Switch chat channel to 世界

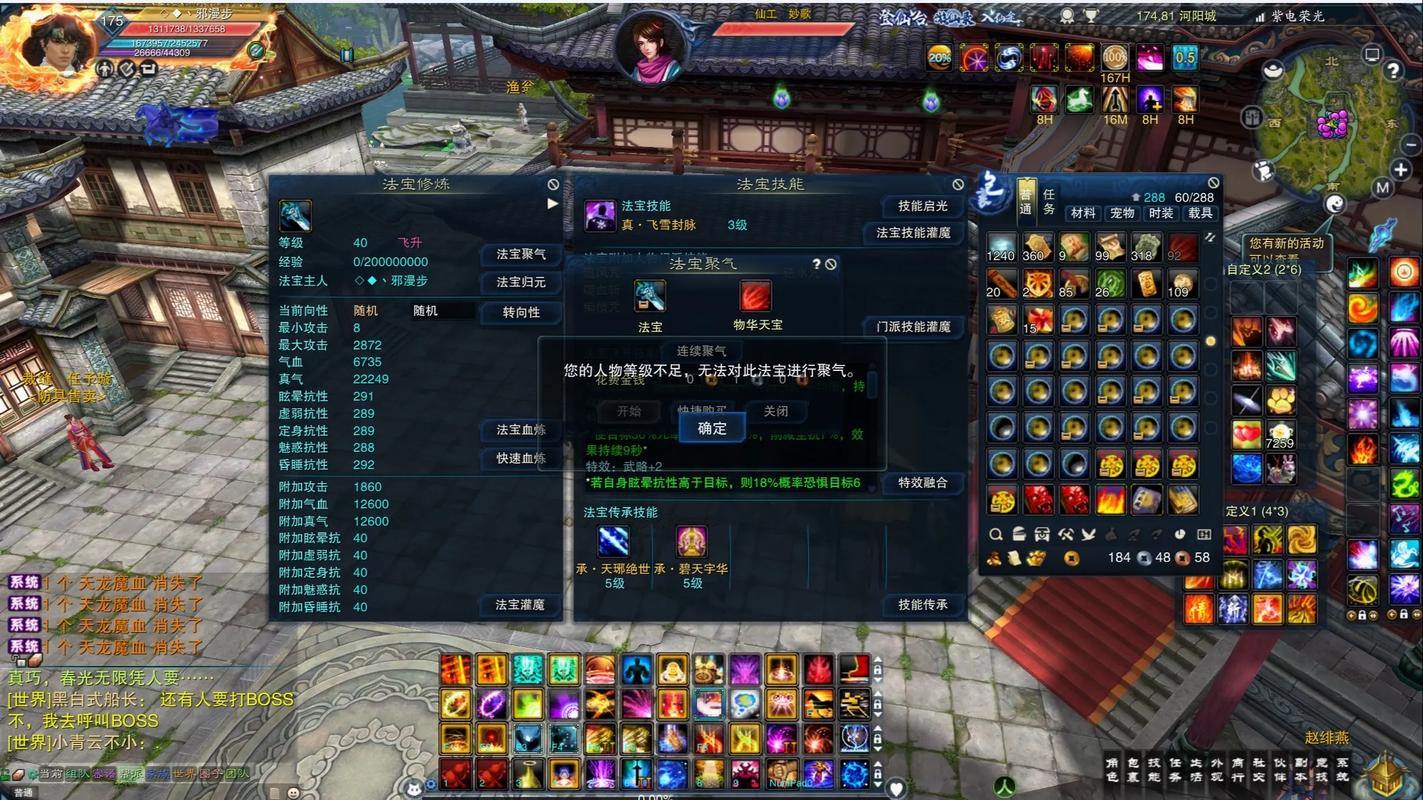pos(183,774)
